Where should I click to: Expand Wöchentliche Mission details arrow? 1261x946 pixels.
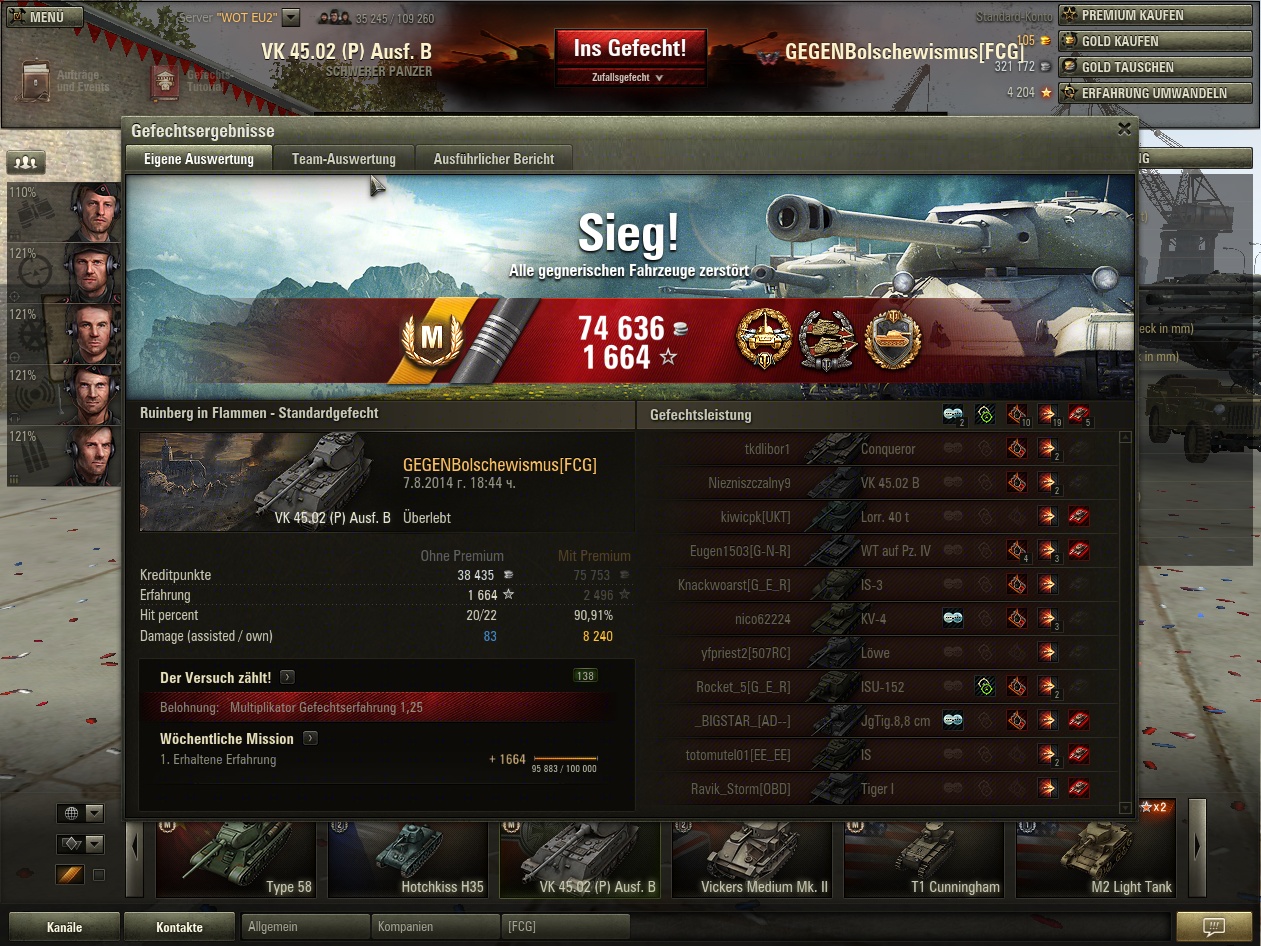[x=310, y=739]
